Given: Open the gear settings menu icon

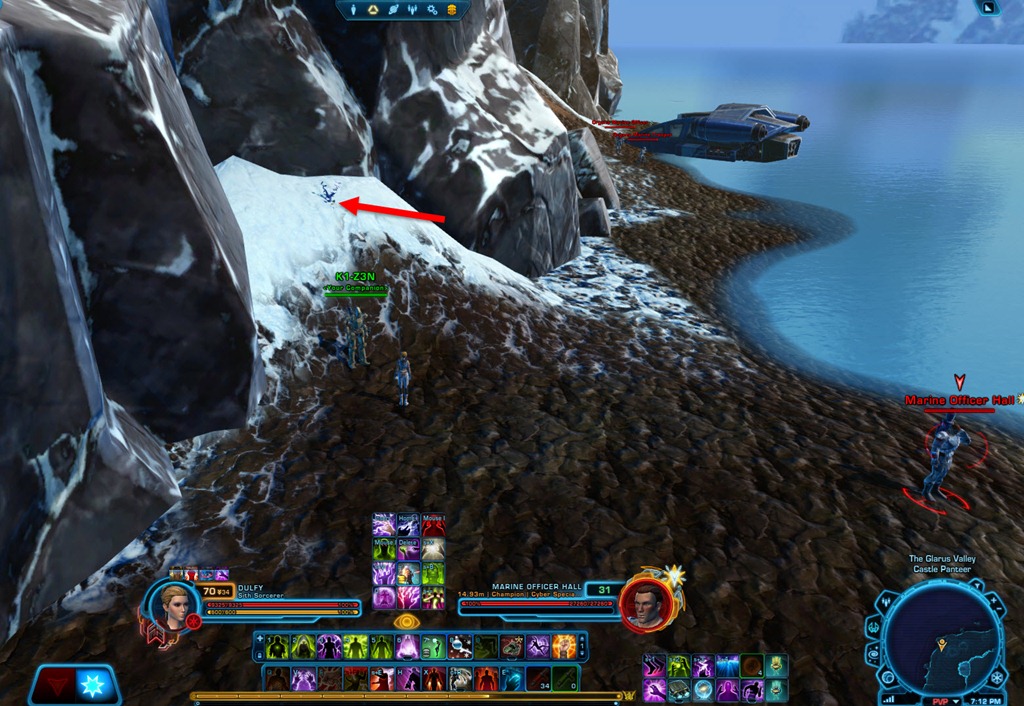Looking at the screenshot, I should tap(433, 10).
